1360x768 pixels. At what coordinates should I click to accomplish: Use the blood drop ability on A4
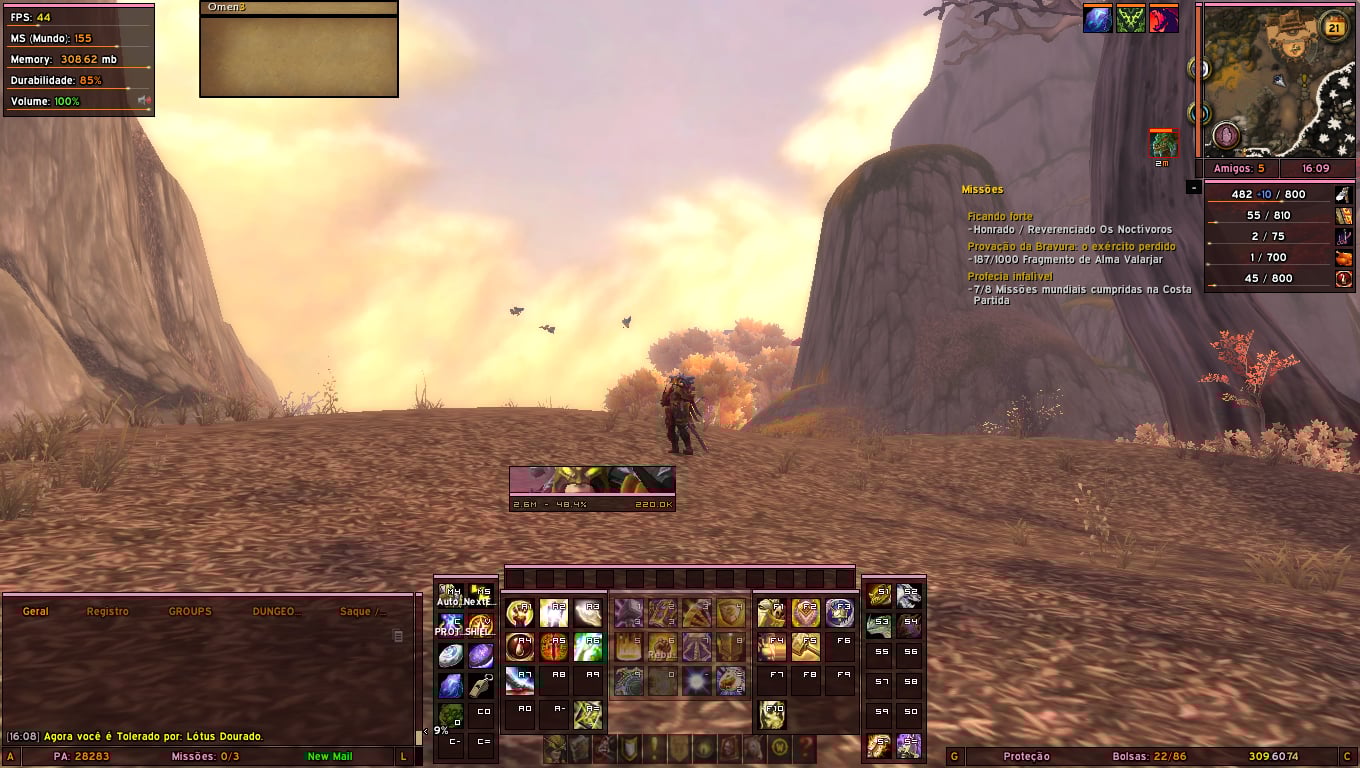(521, 647)
